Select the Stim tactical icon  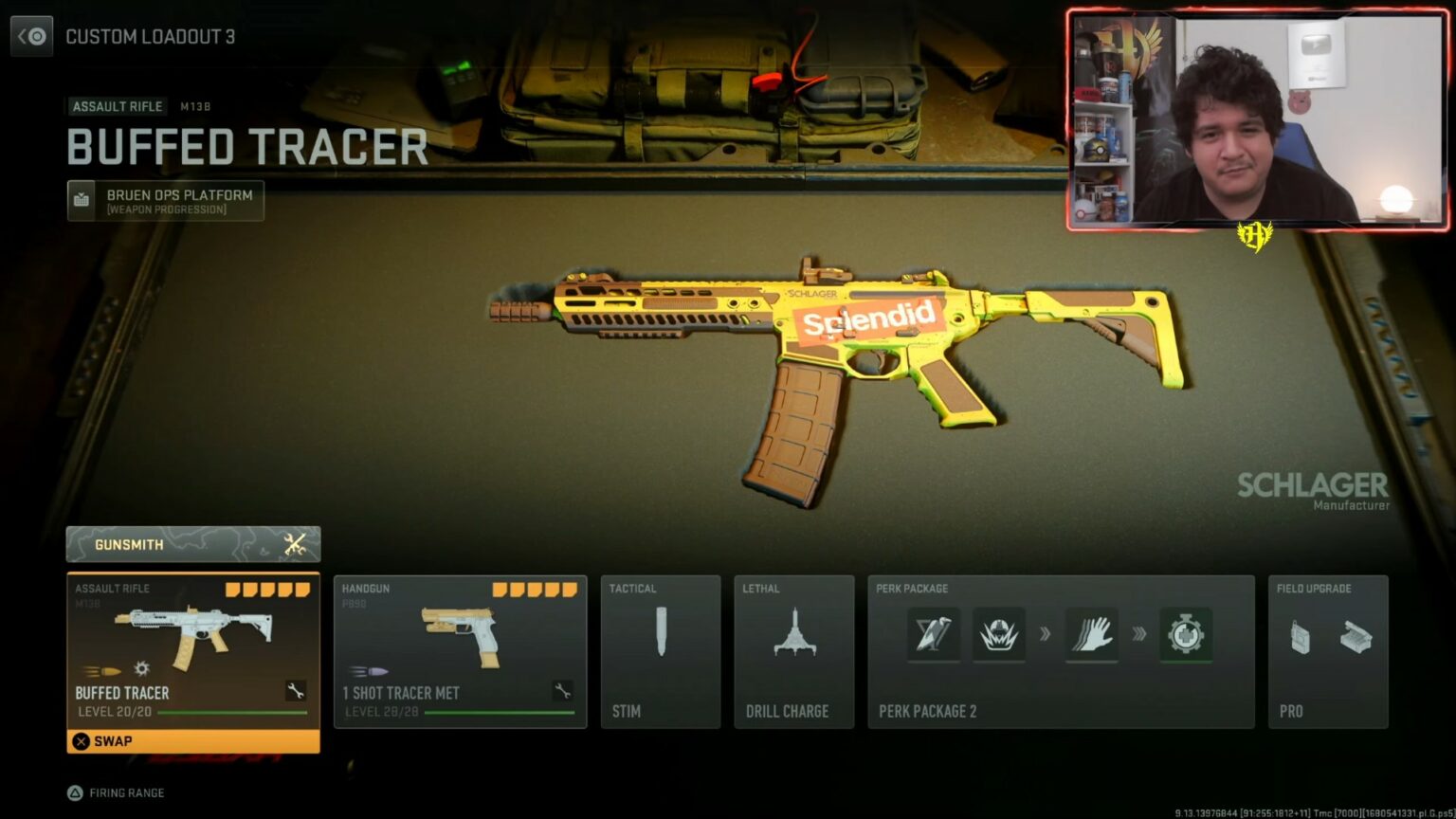(661, 633)
